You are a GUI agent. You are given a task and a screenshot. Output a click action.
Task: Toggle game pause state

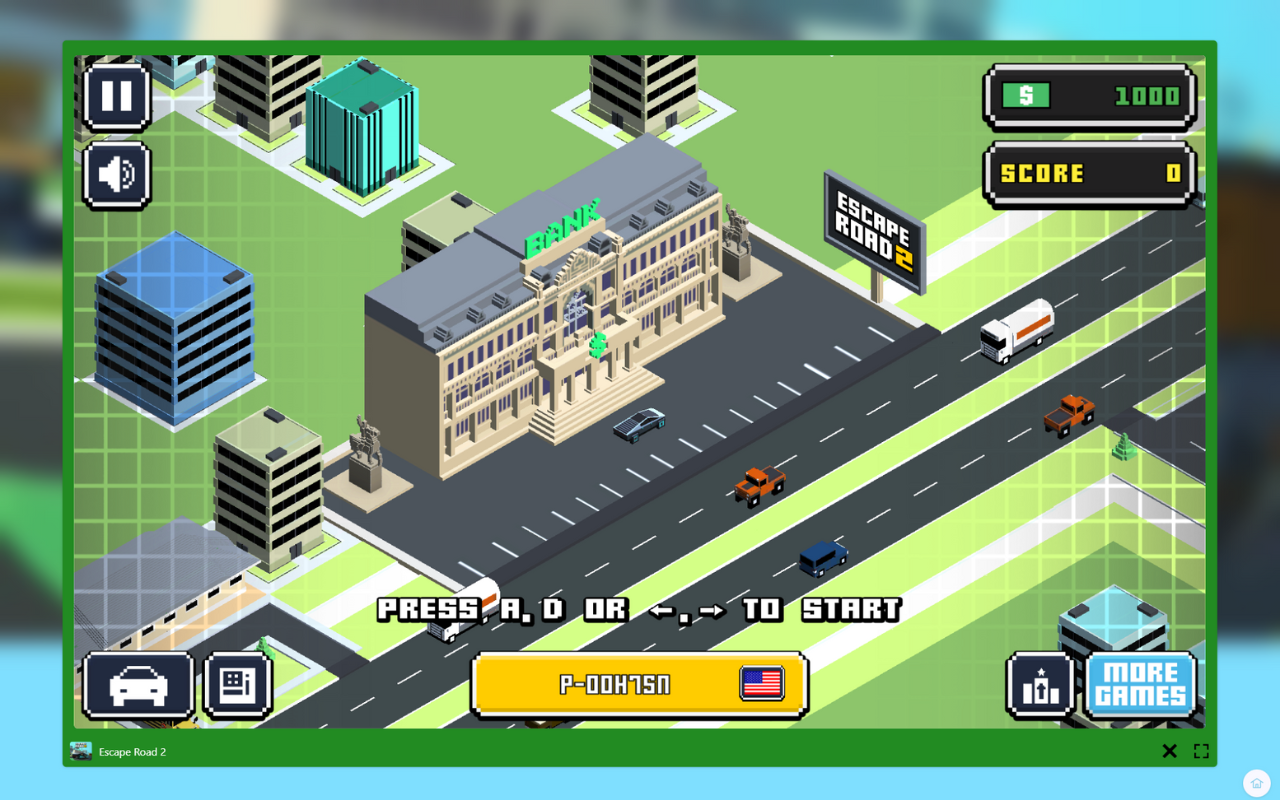116,96
